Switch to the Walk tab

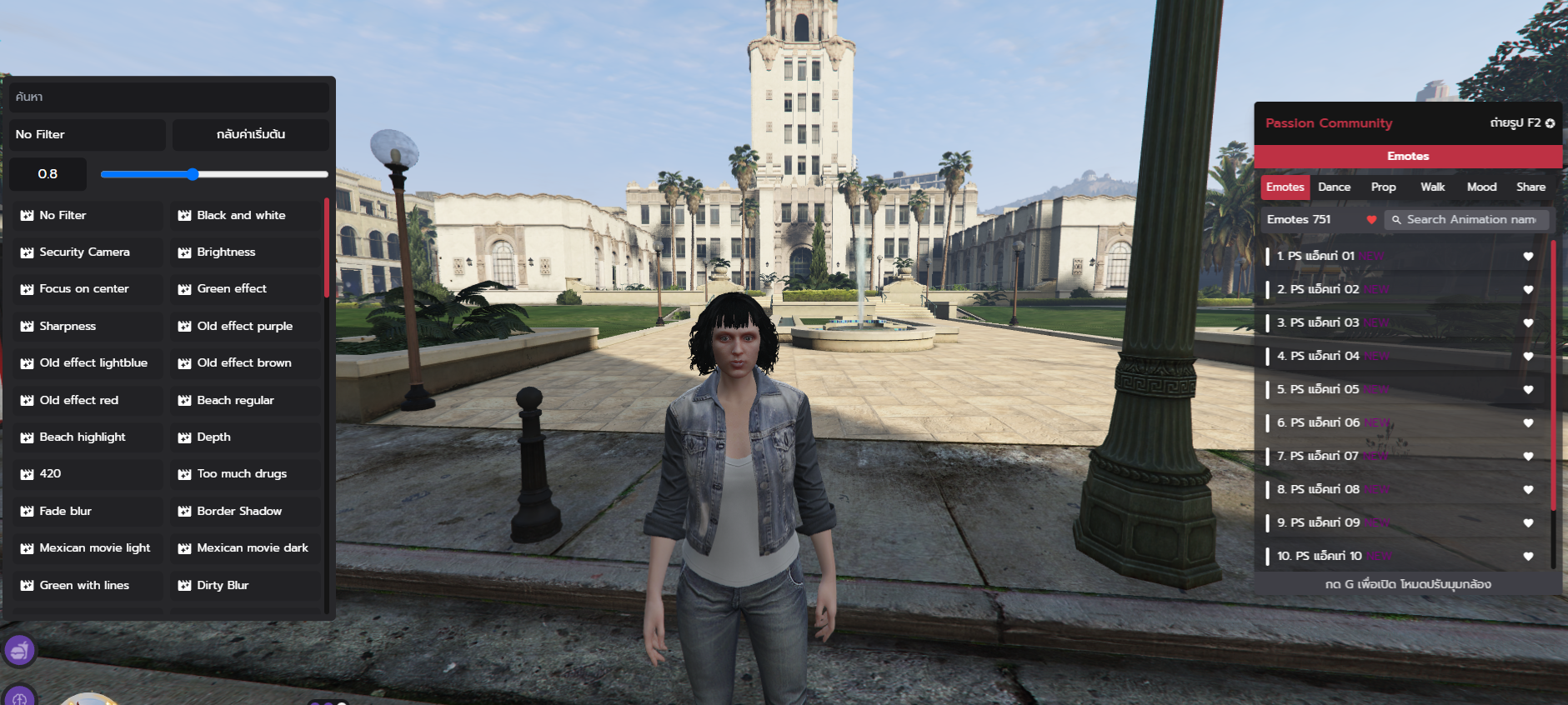(1432, 187)
